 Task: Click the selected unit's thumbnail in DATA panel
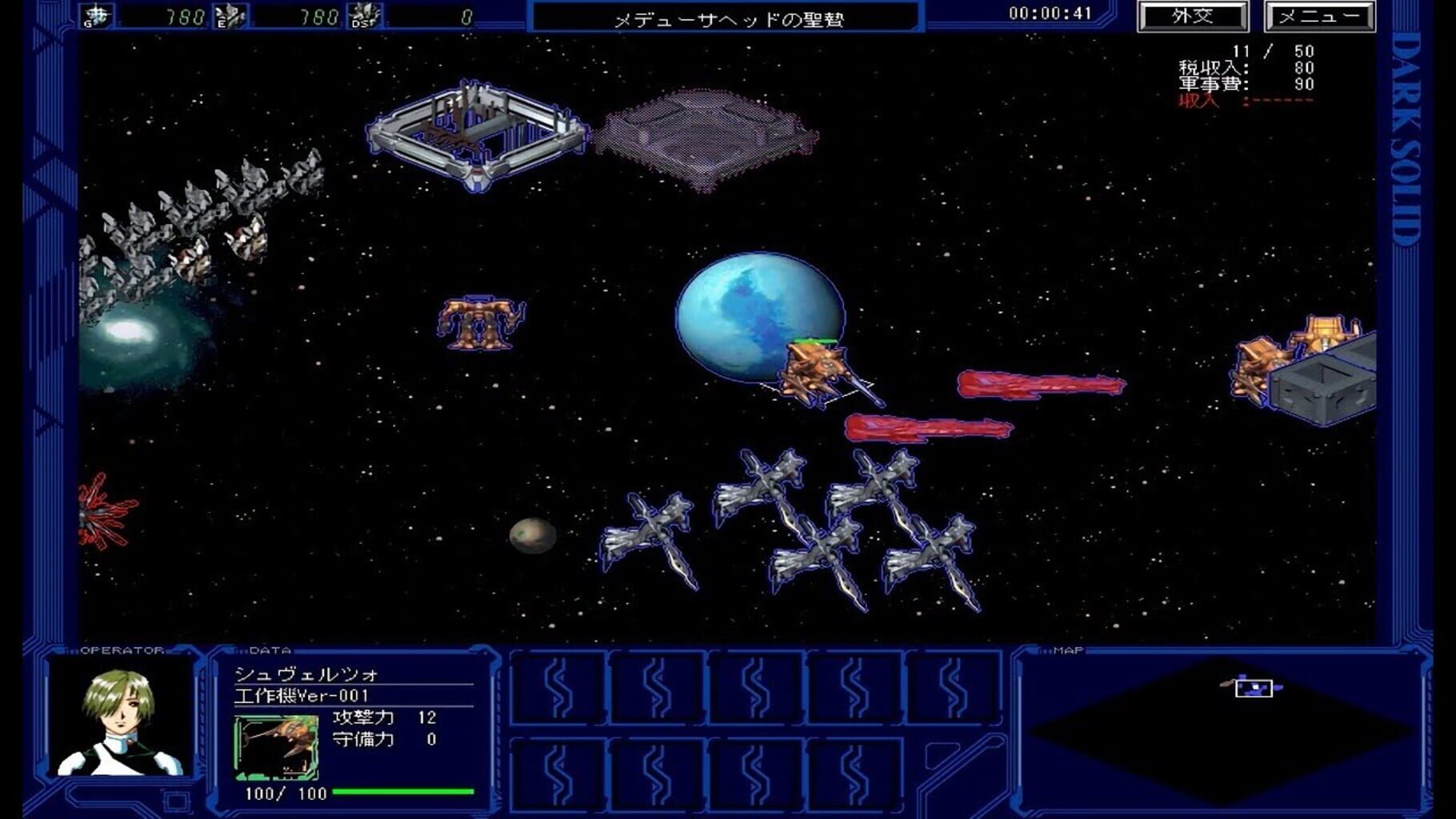[x=277, y=748]
